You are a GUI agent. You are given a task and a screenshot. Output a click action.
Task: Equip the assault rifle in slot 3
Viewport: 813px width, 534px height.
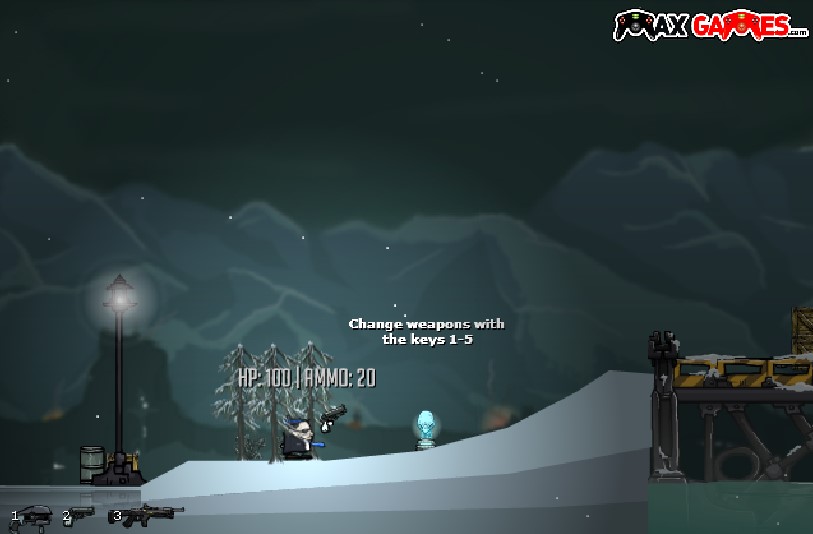[x=152, y=514]
